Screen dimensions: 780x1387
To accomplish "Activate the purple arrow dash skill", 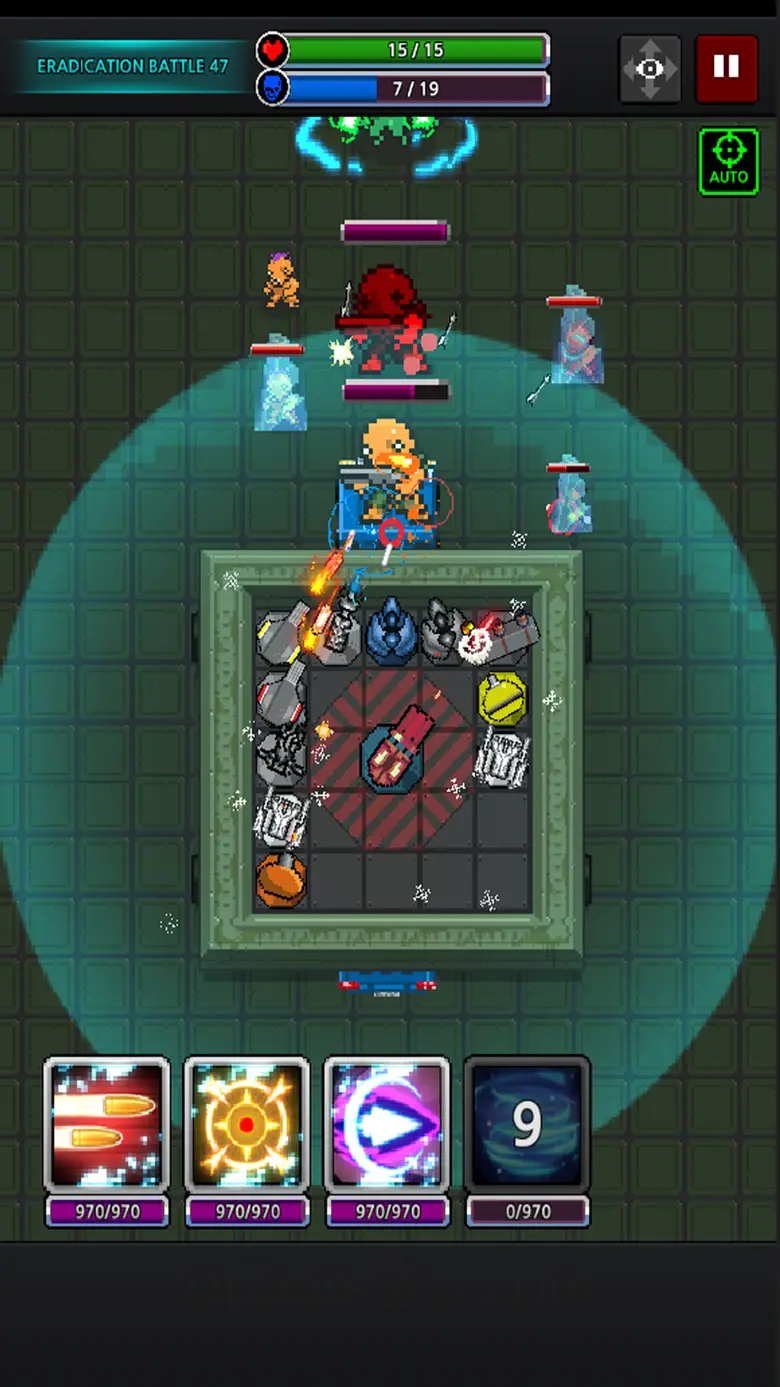I will 387,1125.
